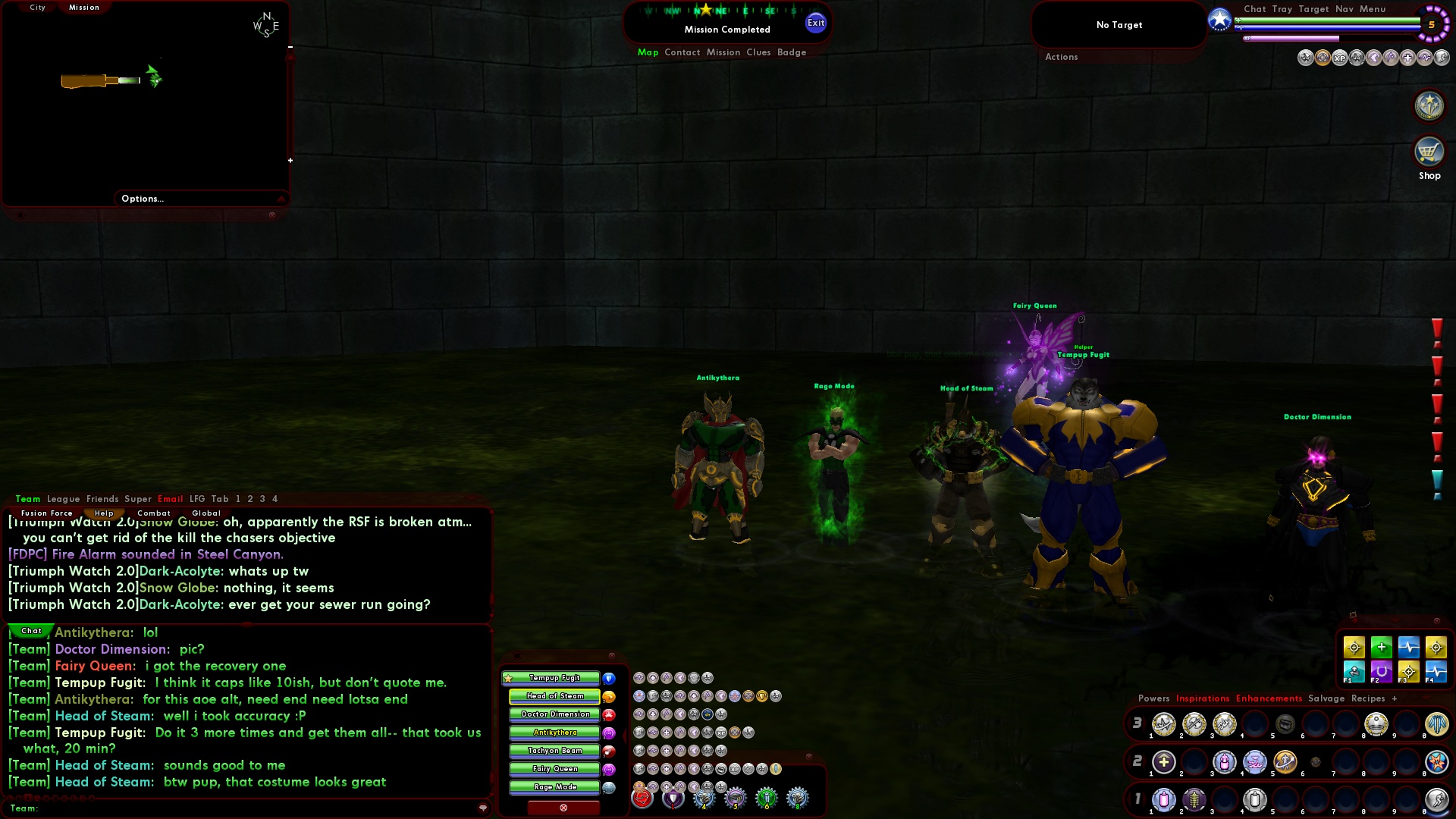
Task: Click the Exit button on Mission Completed
Action: 816,23
